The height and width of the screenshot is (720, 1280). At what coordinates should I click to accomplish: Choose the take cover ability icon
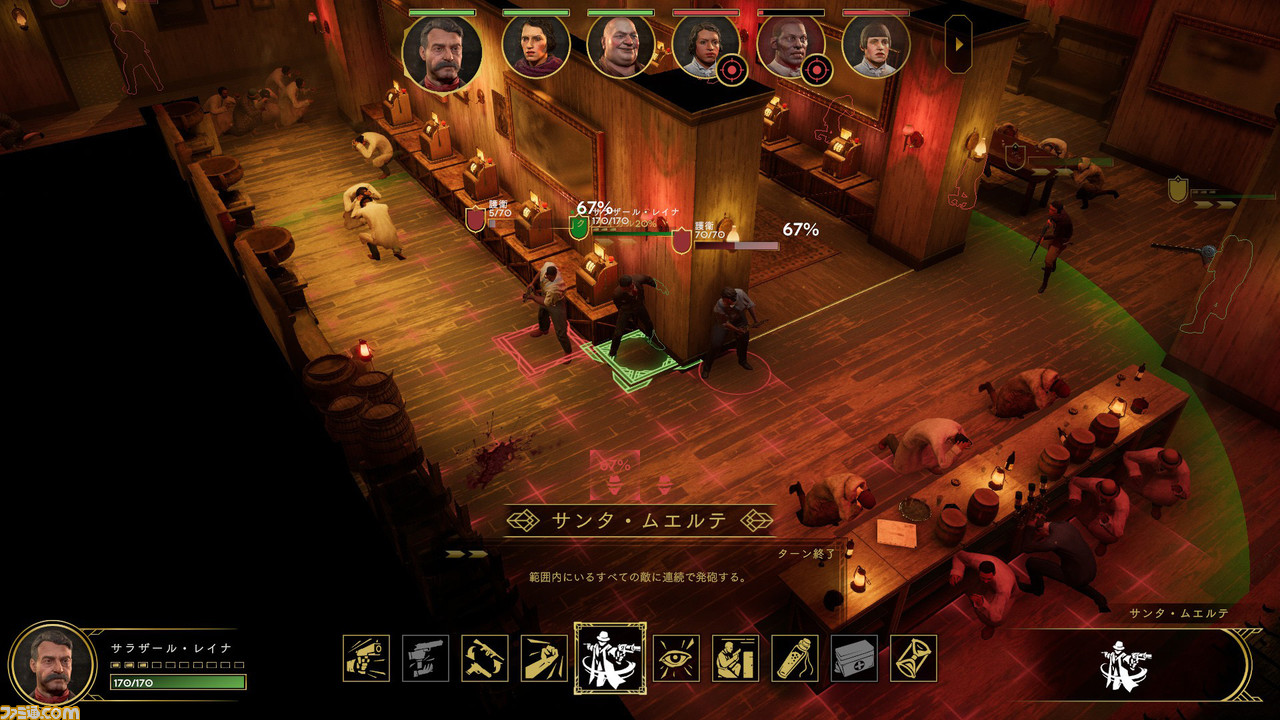click(x=735, y=658)
